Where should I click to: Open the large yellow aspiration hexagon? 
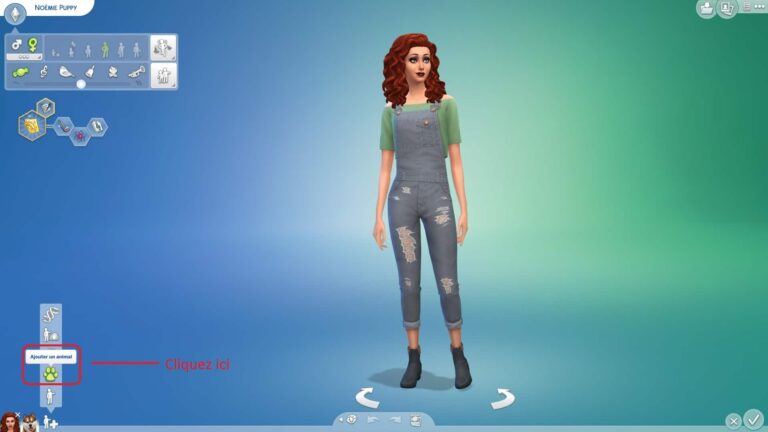point(33,126)
